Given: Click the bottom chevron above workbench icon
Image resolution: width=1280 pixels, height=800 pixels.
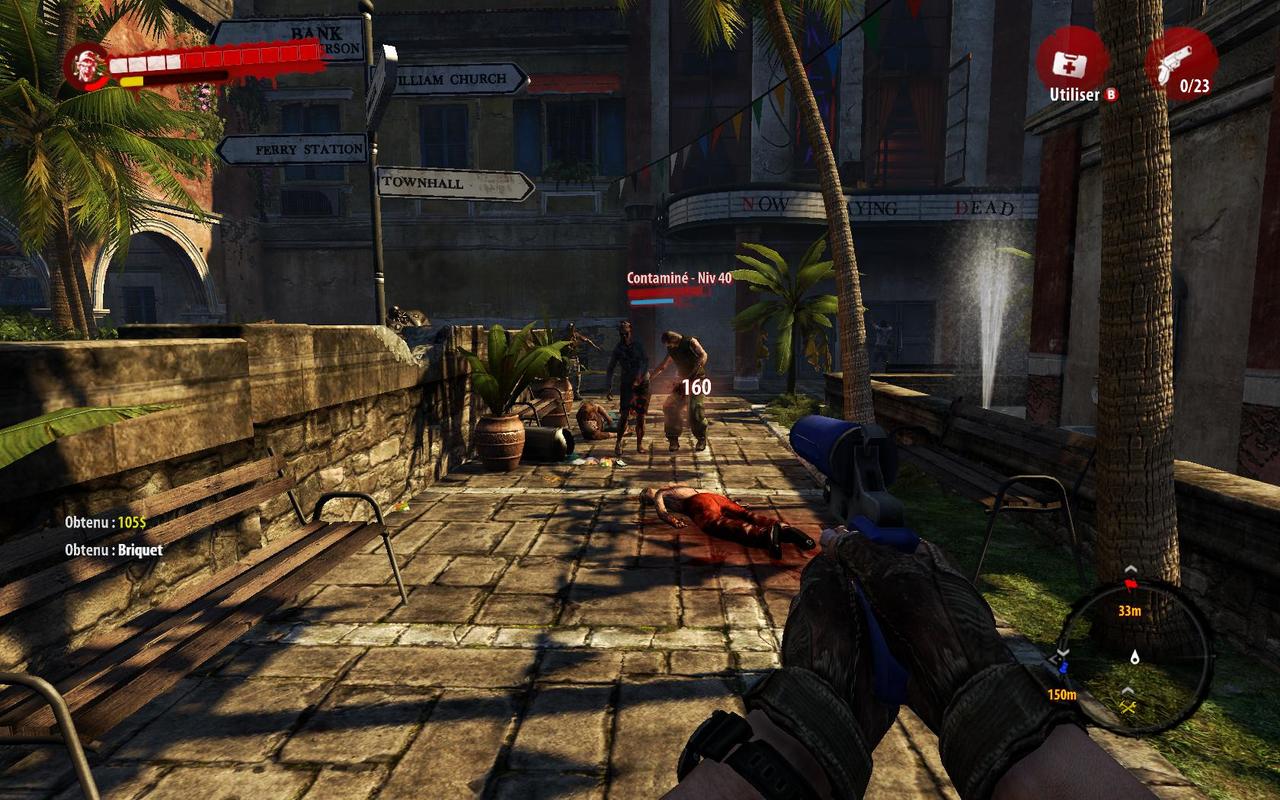Looking at the screenshot, I should pyautogui.click(x=1128, y=690).
